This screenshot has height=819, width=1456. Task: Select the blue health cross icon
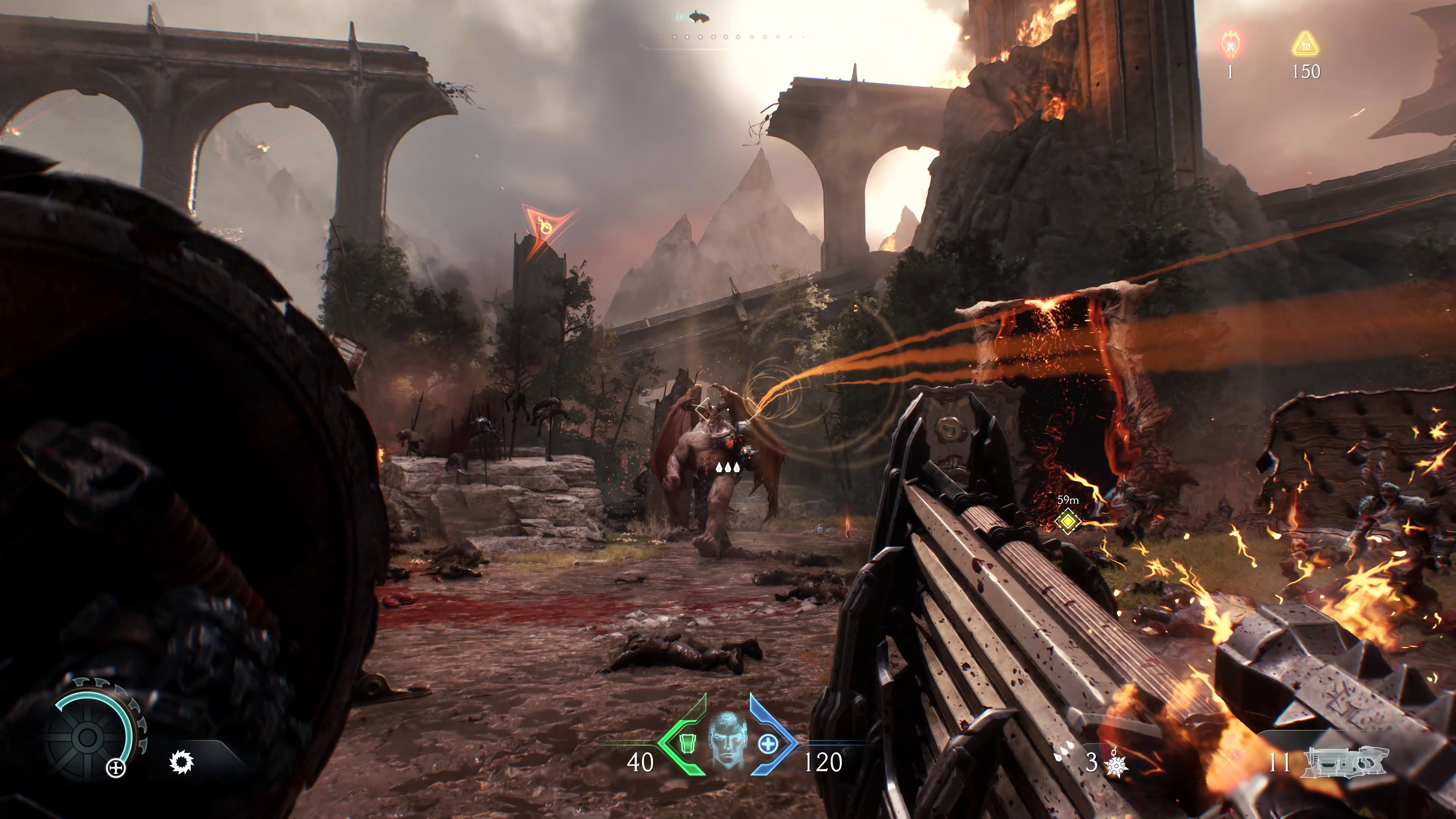click(x=767, y=744)
